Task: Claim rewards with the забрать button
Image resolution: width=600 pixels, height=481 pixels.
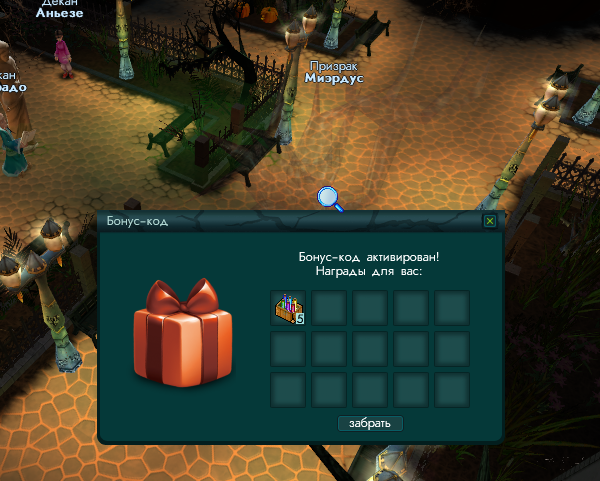Action: coord(370,423)
